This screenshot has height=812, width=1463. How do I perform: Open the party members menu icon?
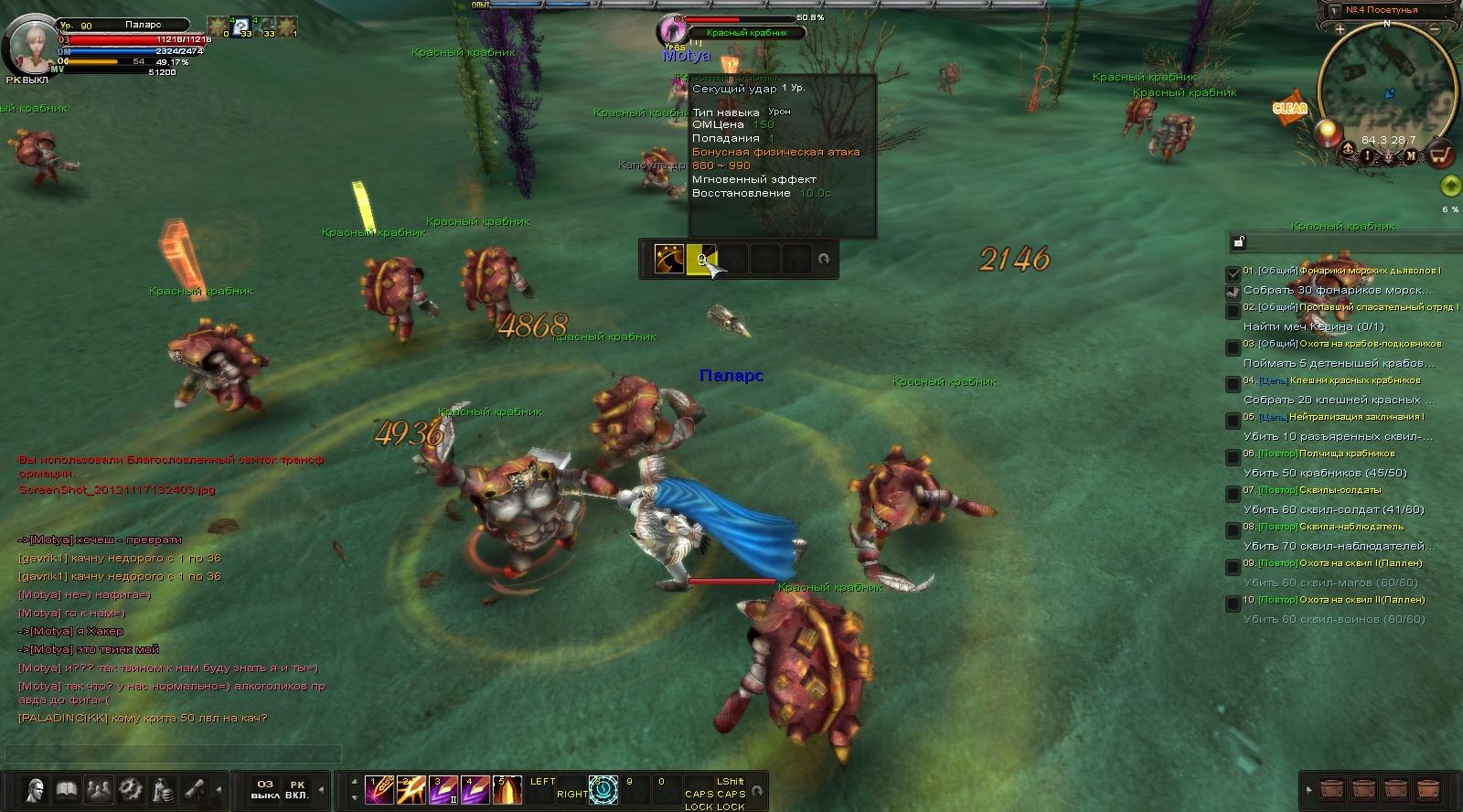(x=99, y=790)
